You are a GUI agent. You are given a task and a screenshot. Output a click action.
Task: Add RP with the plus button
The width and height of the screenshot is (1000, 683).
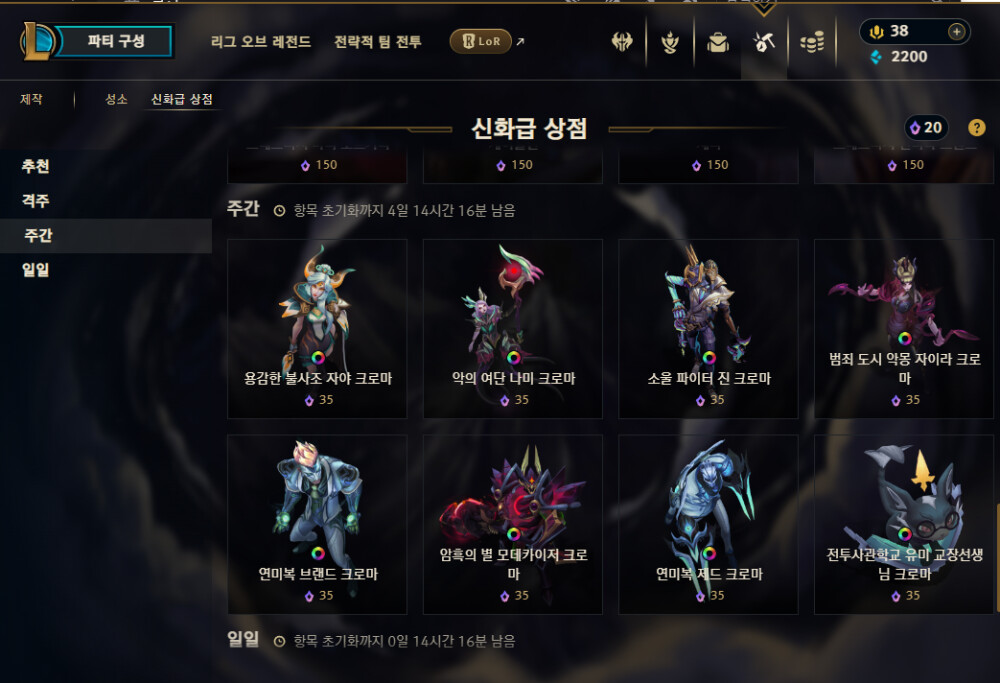(x=957, y=31)
